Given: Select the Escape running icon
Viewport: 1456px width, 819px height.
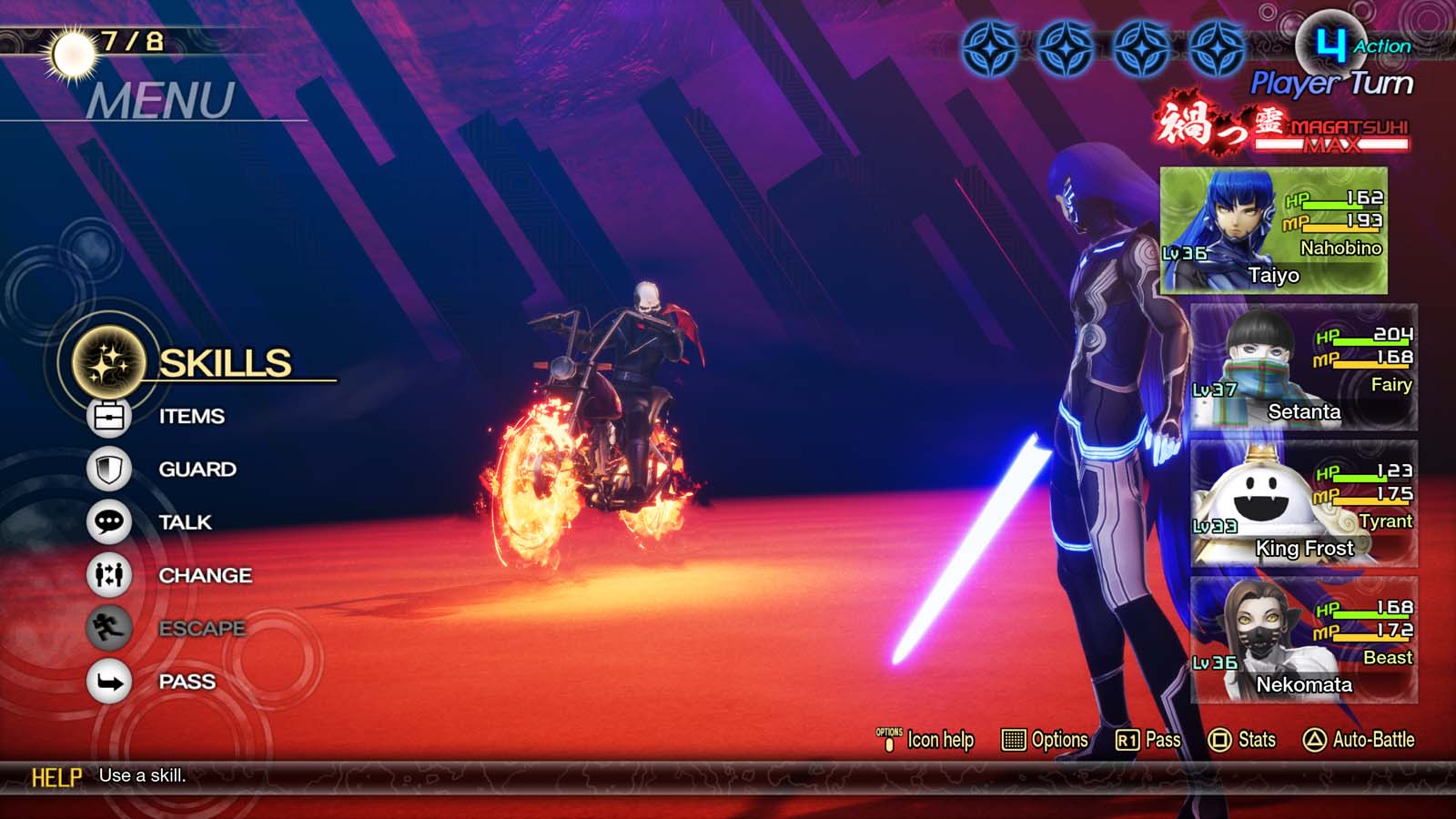Looking at the screenshot, I should [108, 628].
